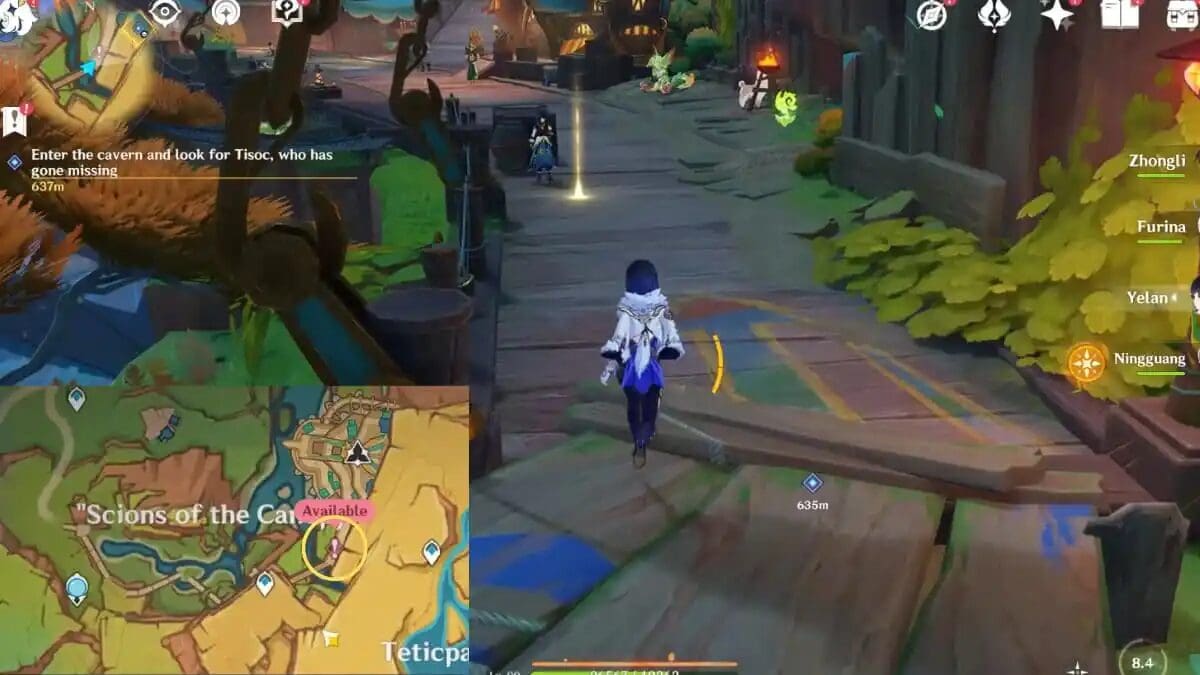Switch to Furina in the party

pos(1161,227)
